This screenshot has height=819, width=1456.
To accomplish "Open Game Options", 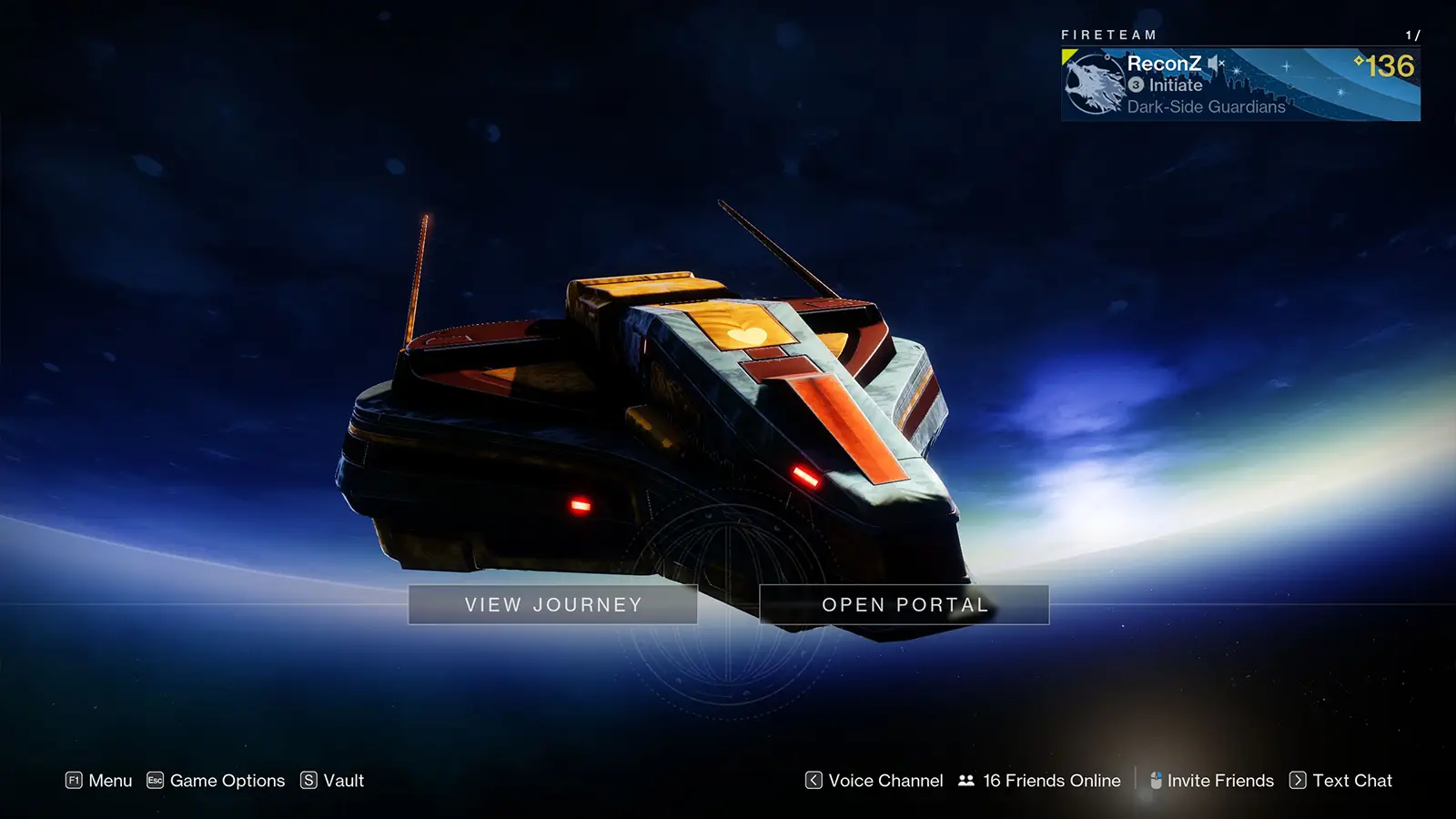I will tap(217, 781).
